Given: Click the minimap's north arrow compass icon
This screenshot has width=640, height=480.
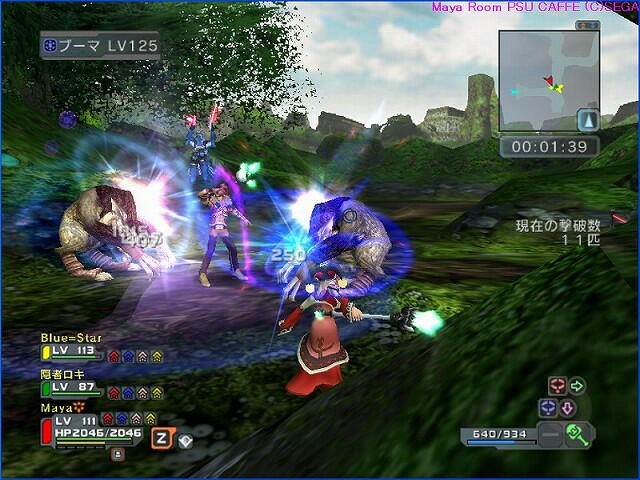Looking at the screenshot, I should (588, 120).
